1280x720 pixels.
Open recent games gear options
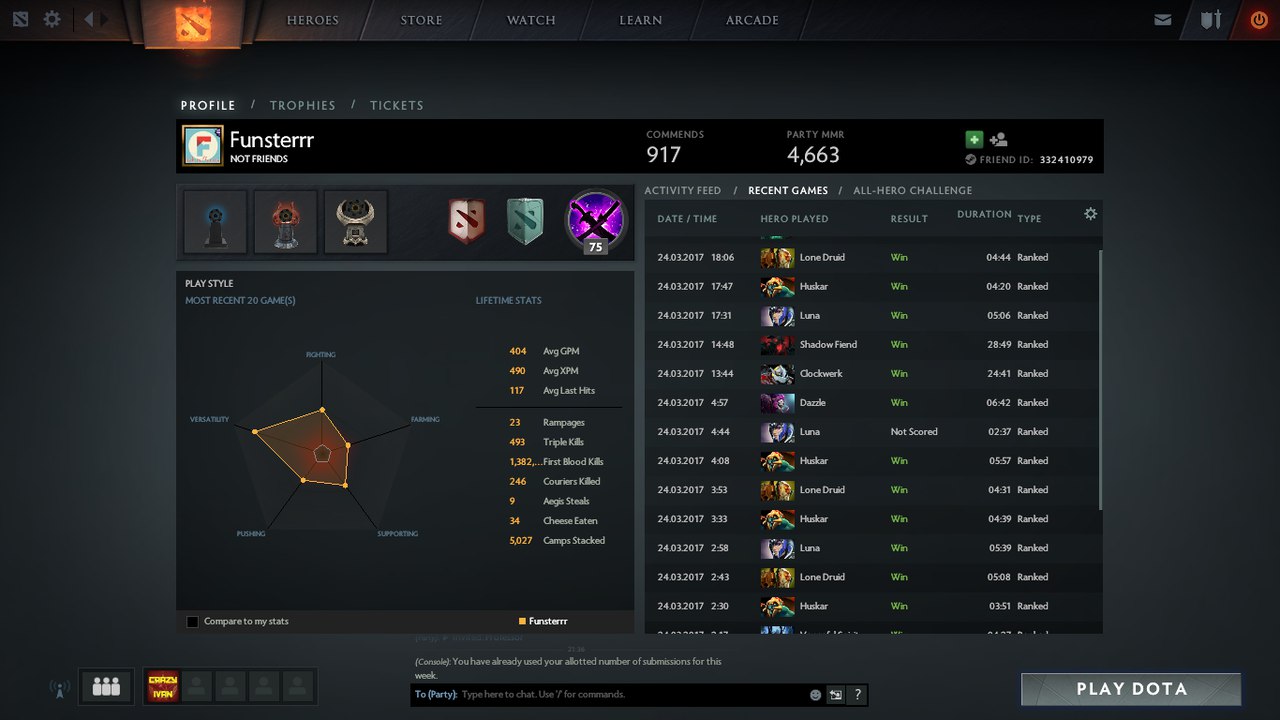click(x=1090, y=214)
